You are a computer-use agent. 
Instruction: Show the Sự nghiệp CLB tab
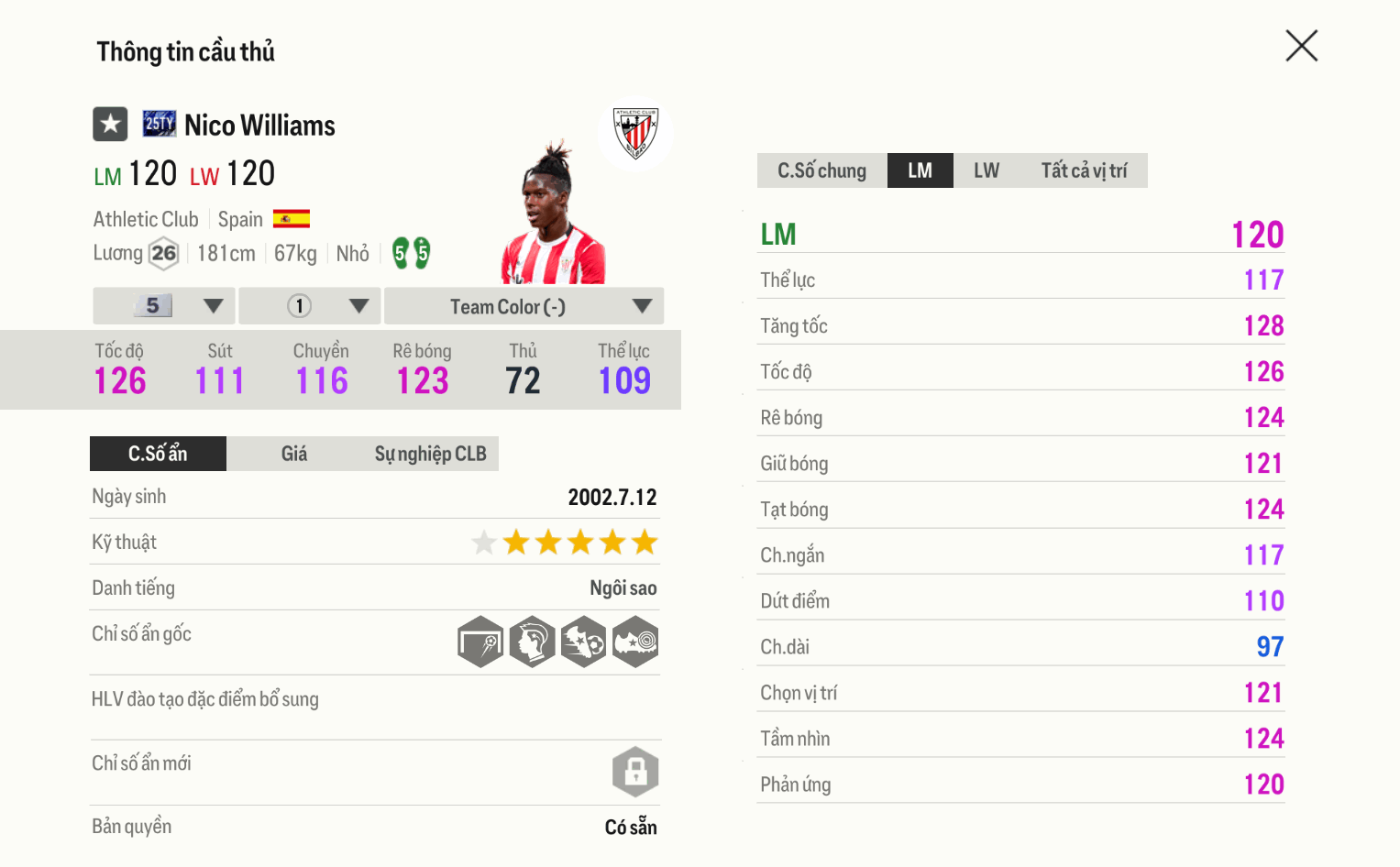[x=430, y=454]
